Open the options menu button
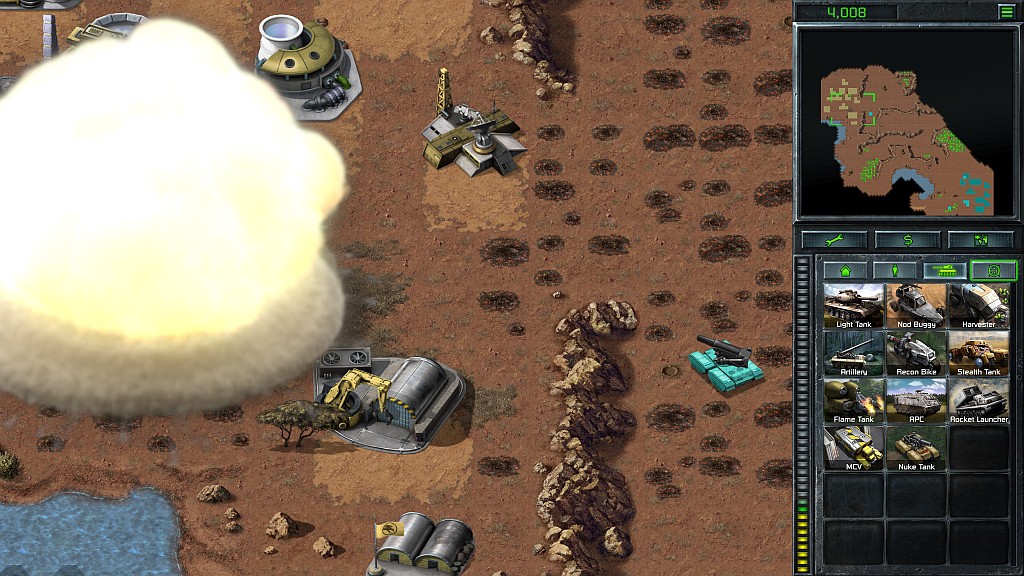This screenshot has width=1024, height=576. (x=1005, y=12)
